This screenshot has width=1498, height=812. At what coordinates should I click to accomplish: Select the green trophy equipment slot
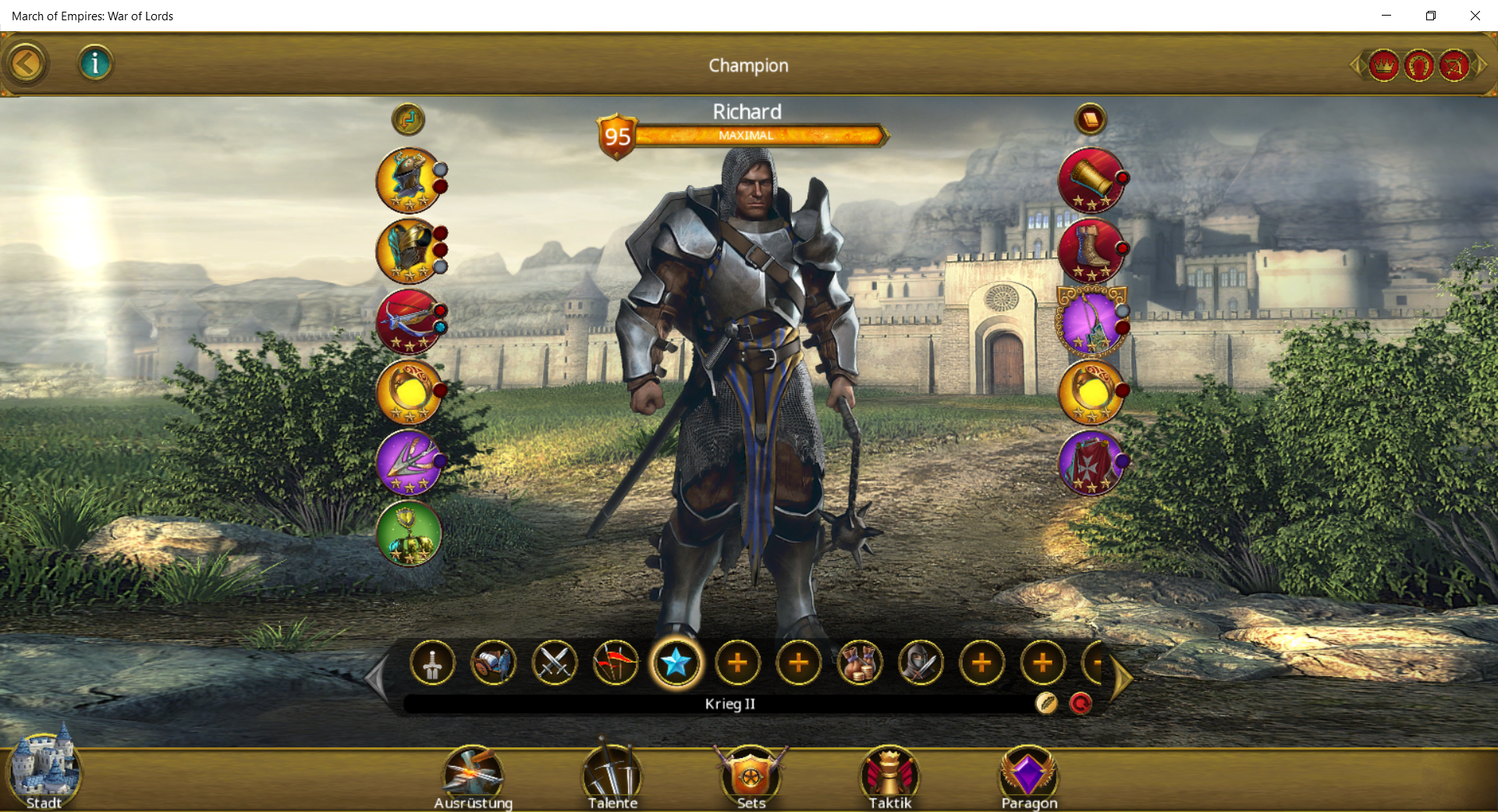coord(408,534)
